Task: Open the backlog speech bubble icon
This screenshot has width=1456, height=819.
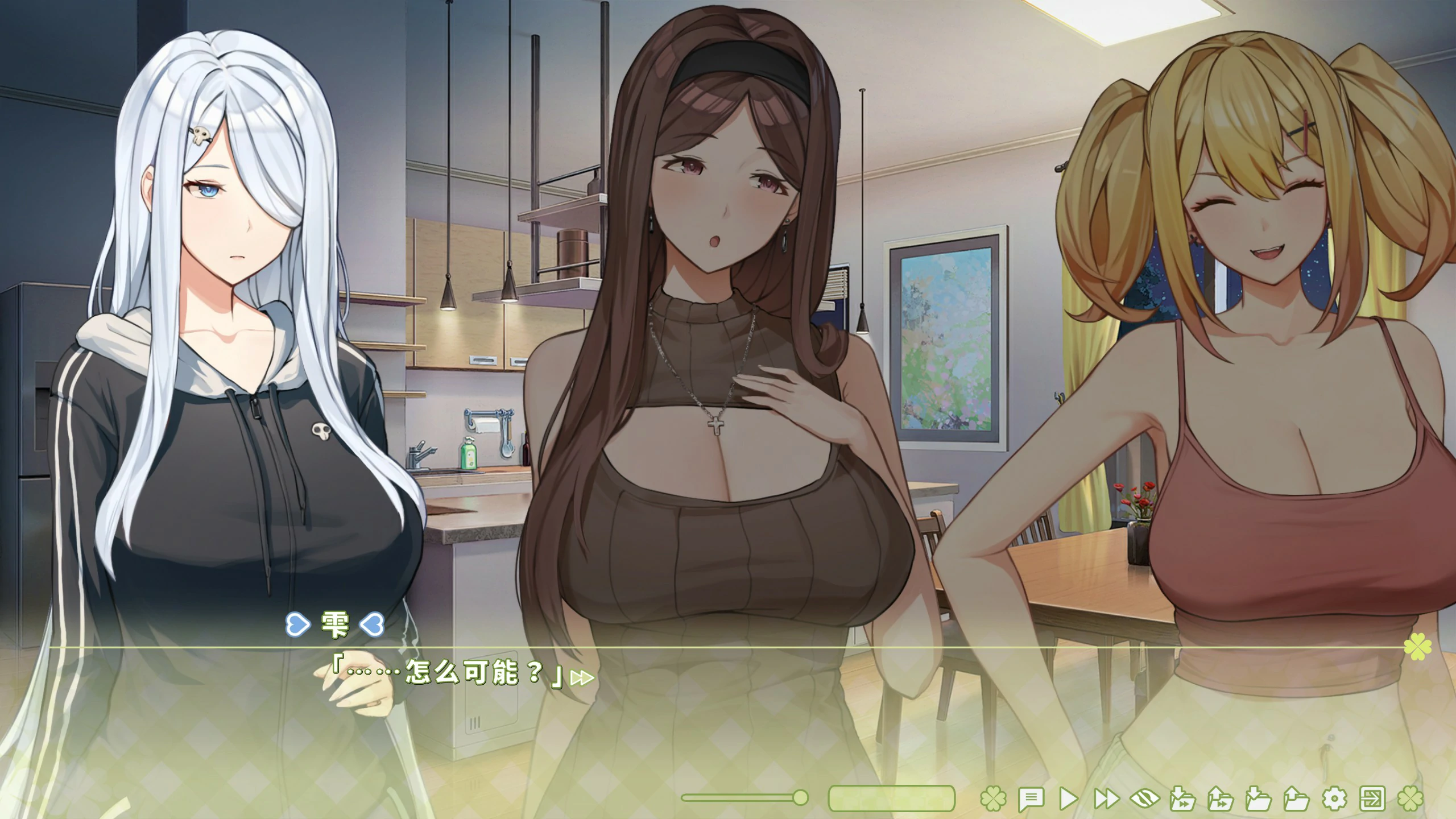Action: pos(1031,799)
